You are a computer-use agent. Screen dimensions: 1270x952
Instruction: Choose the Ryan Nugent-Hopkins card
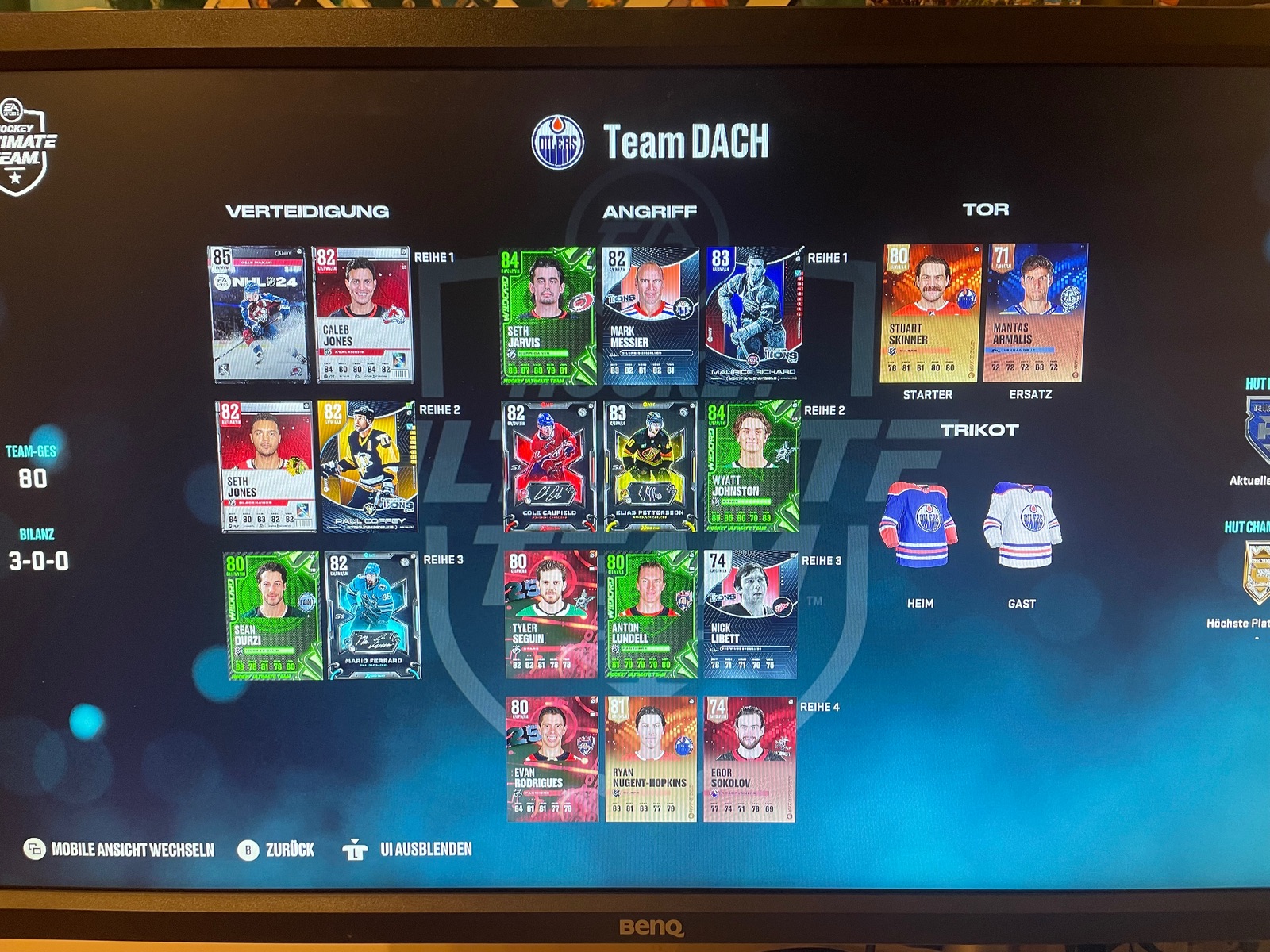(651, 759)
